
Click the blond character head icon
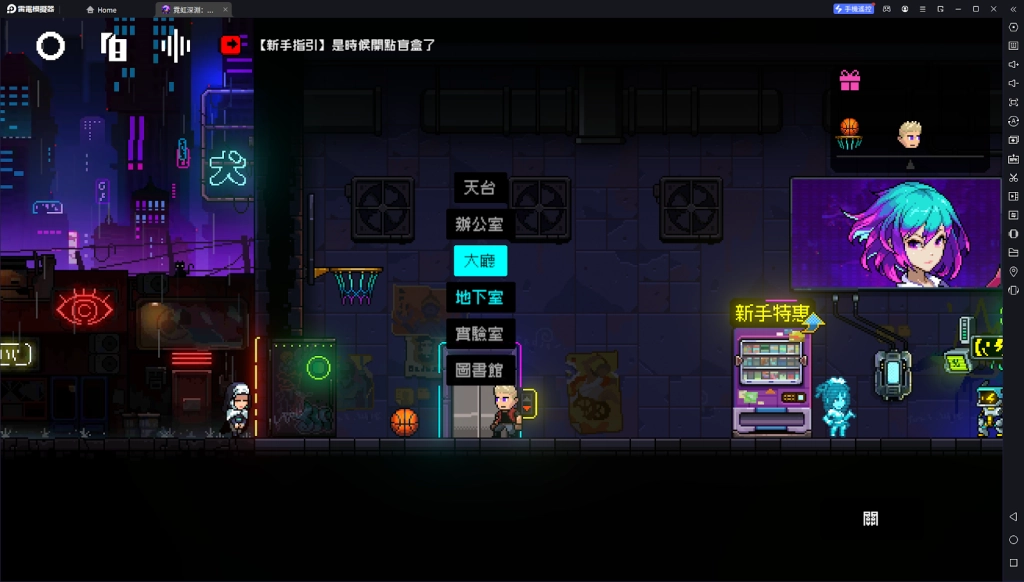click(910, 133)
